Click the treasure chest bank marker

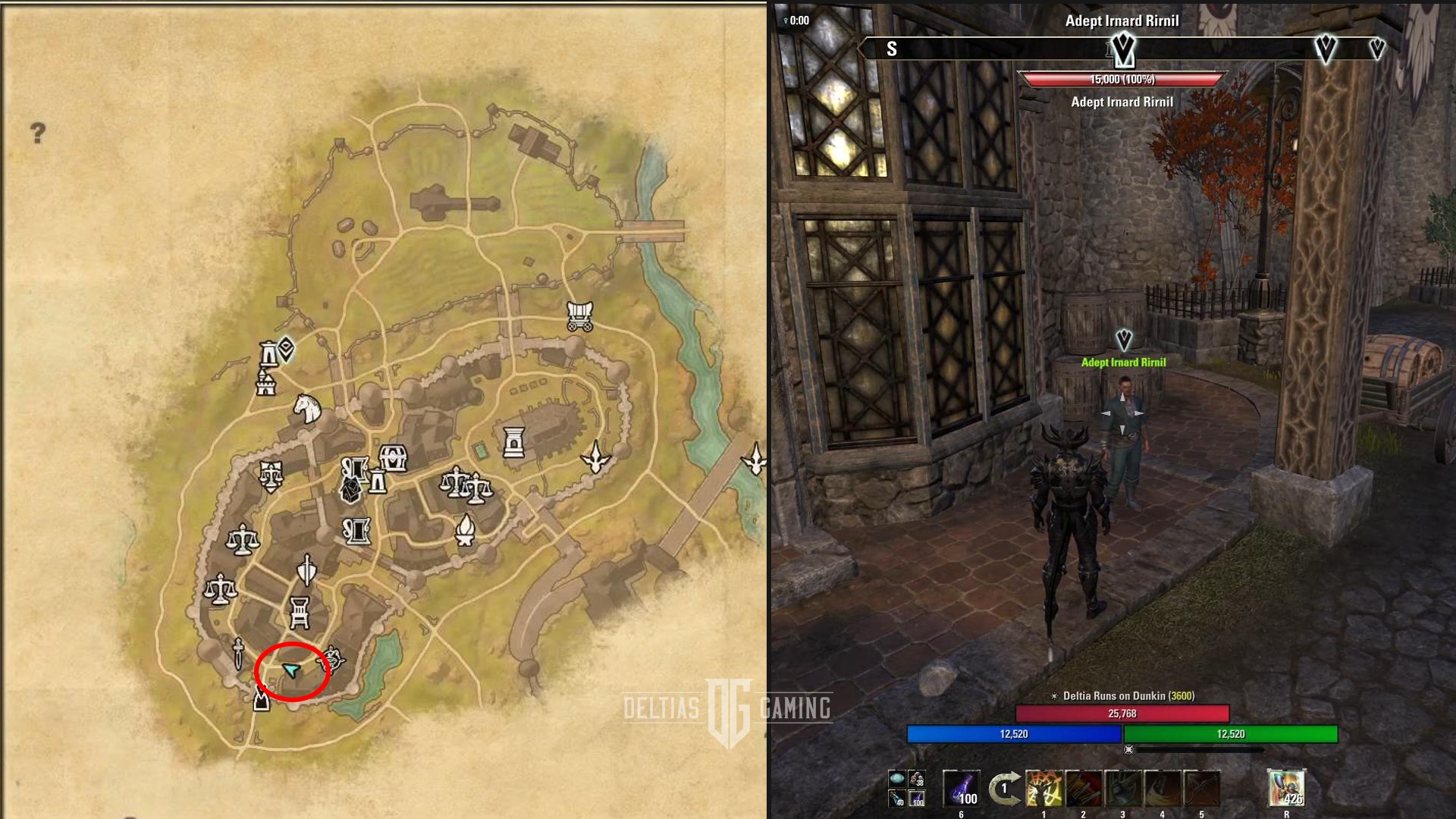coord(393,457)
